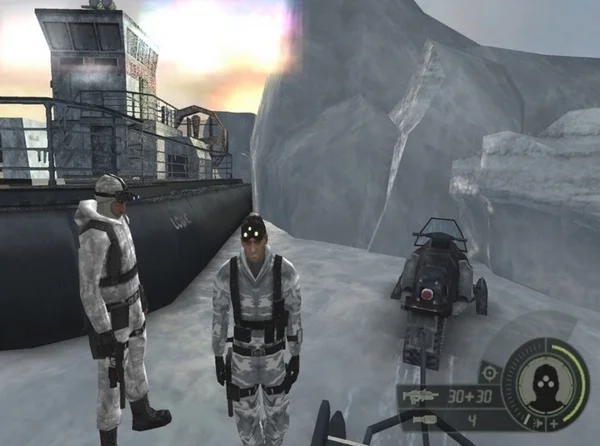Click the crosshair fire-mode icon
This screenshot has height=446, width=600.
tap(489, 372)
